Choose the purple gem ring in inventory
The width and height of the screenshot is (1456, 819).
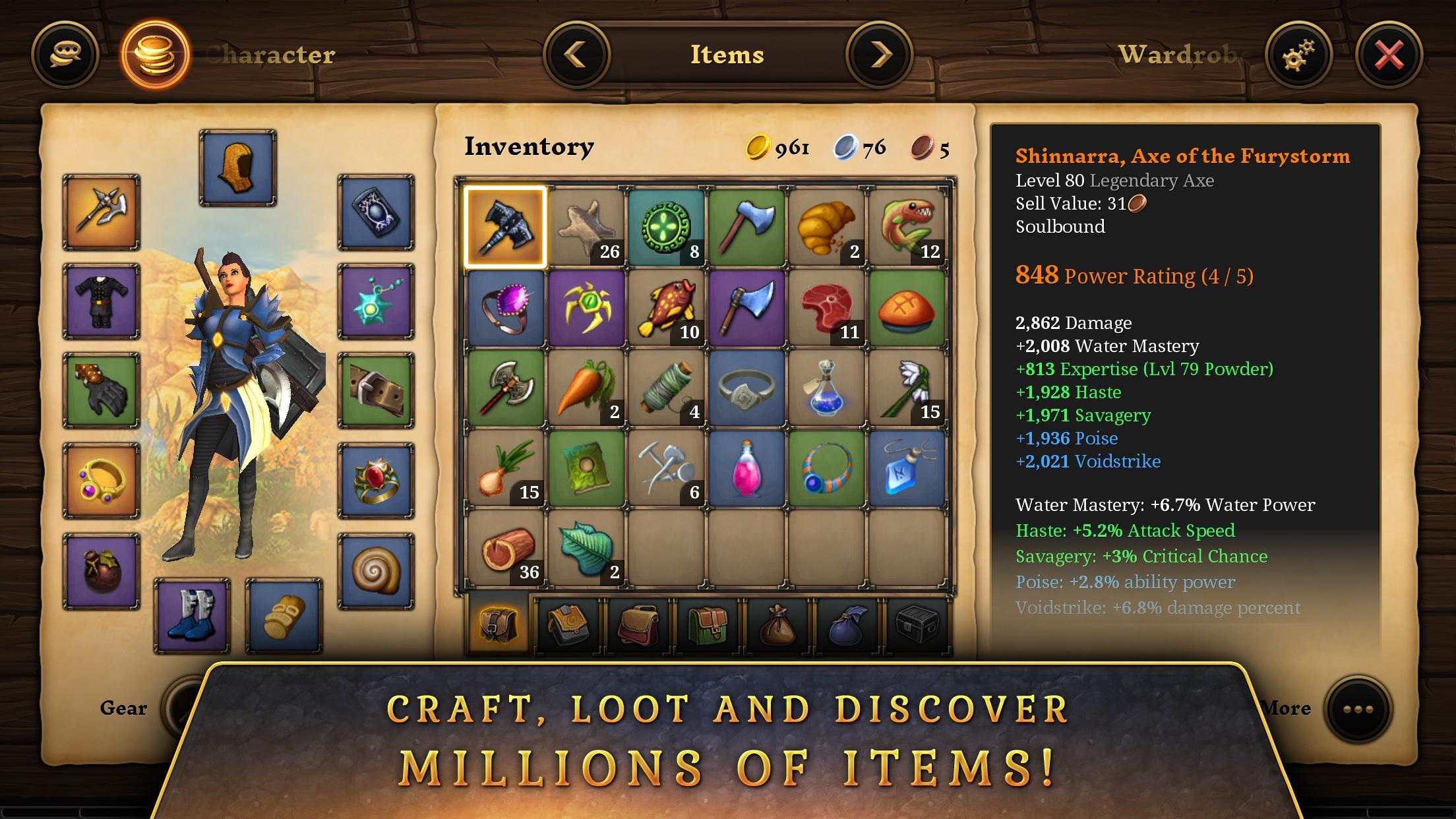point(505,308)
